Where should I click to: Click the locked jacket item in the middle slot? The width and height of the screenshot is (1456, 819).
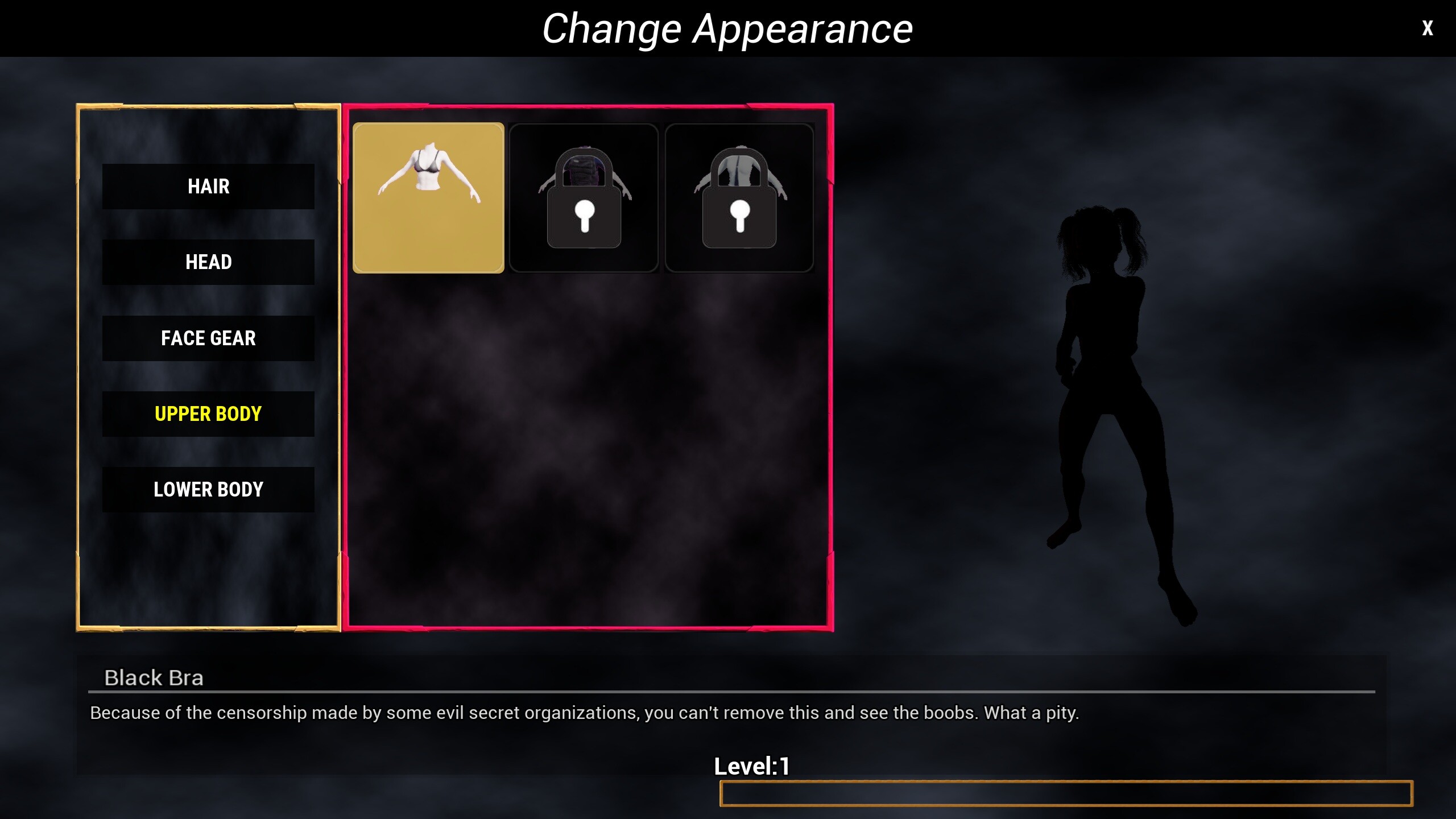584,198
